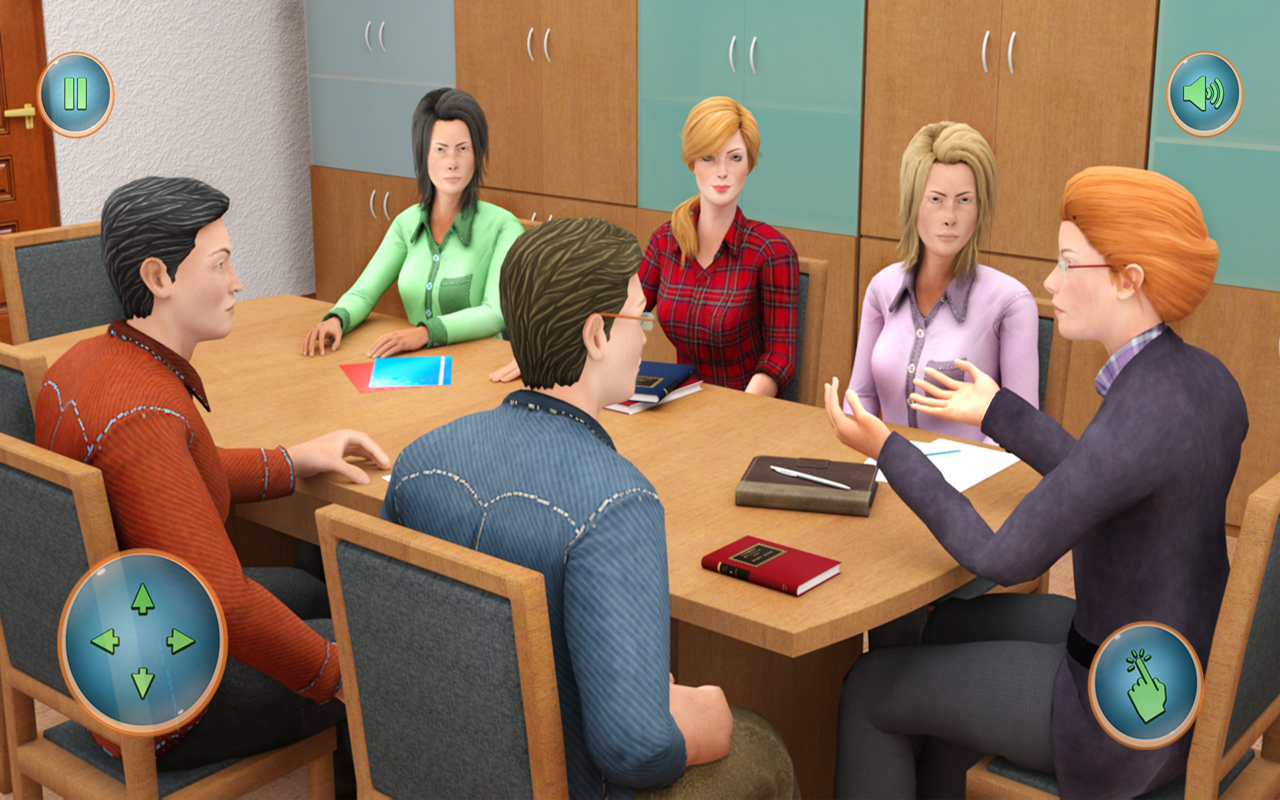1280x800 pixels.
Task: Toggle the tap-to-interact control
Action: pos(1145,680)
